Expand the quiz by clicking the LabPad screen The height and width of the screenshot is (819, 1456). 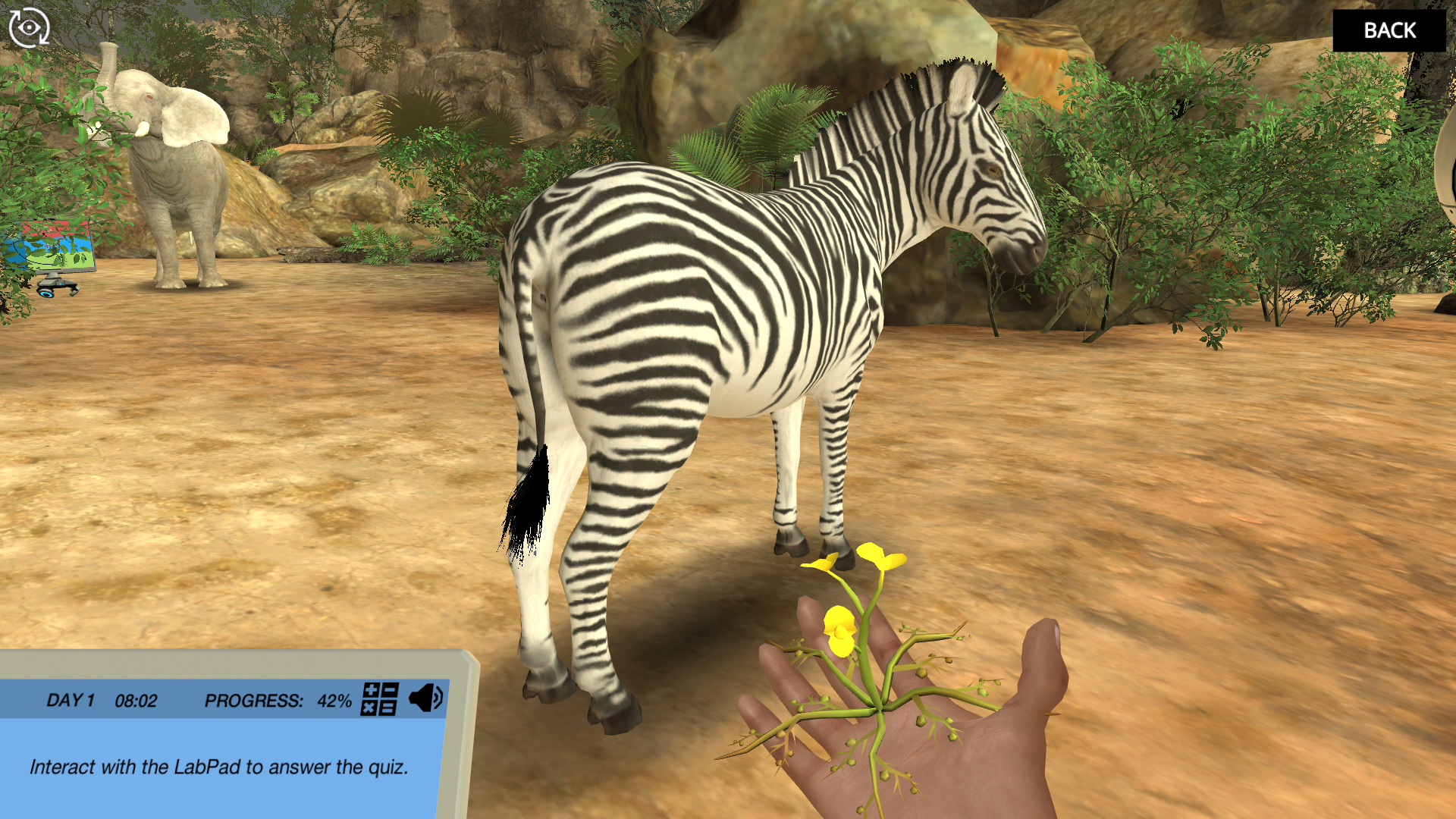(220, 767)
